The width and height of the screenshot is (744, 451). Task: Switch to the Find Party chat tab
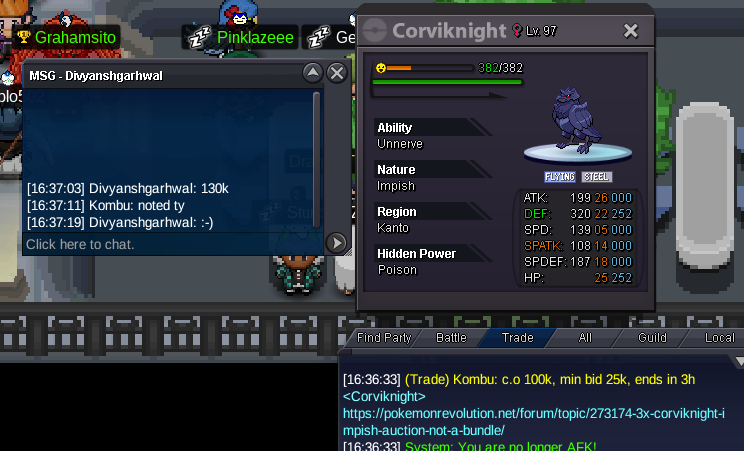(384, 338)
